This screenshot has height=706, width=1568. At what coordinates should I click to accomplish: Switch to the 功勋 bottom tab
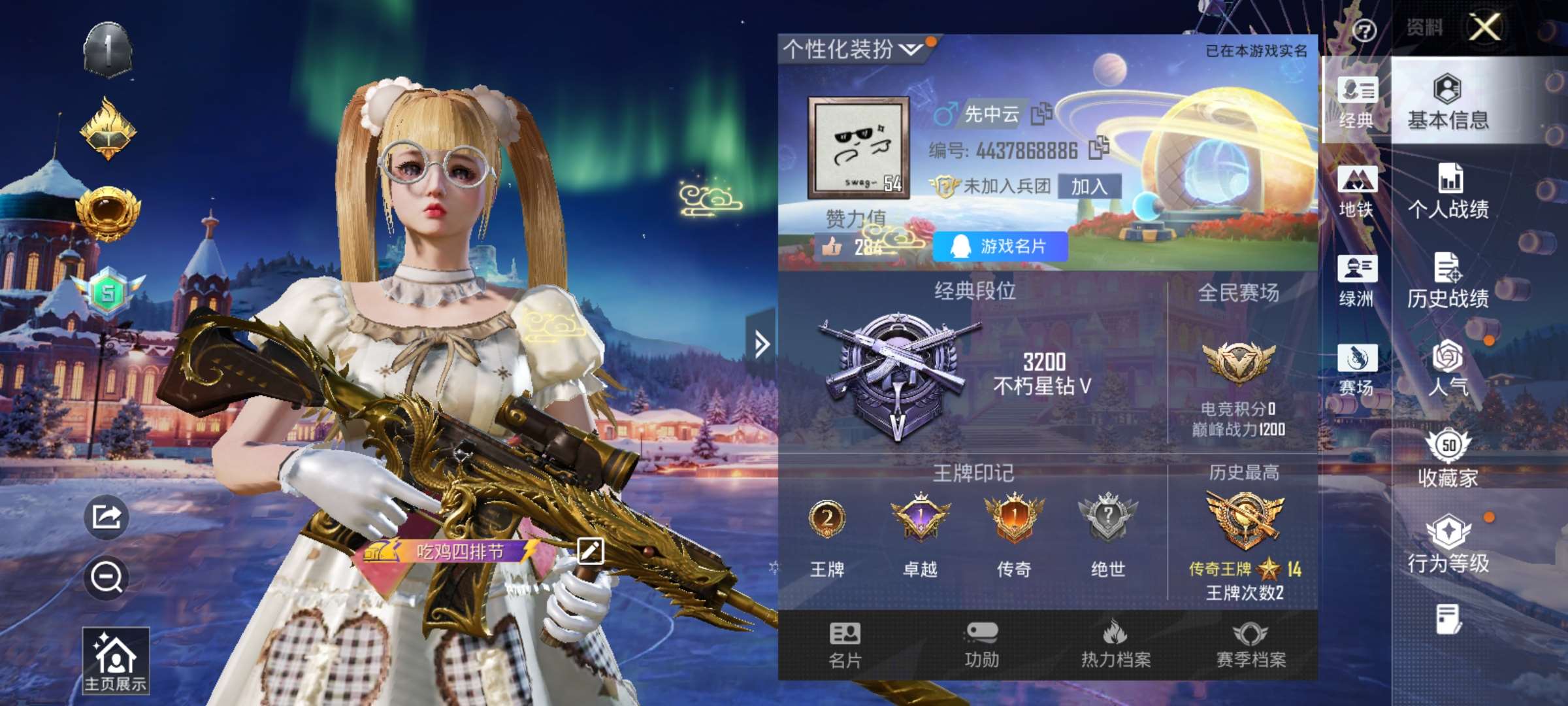pyautogui.click(x=981, y=645)
